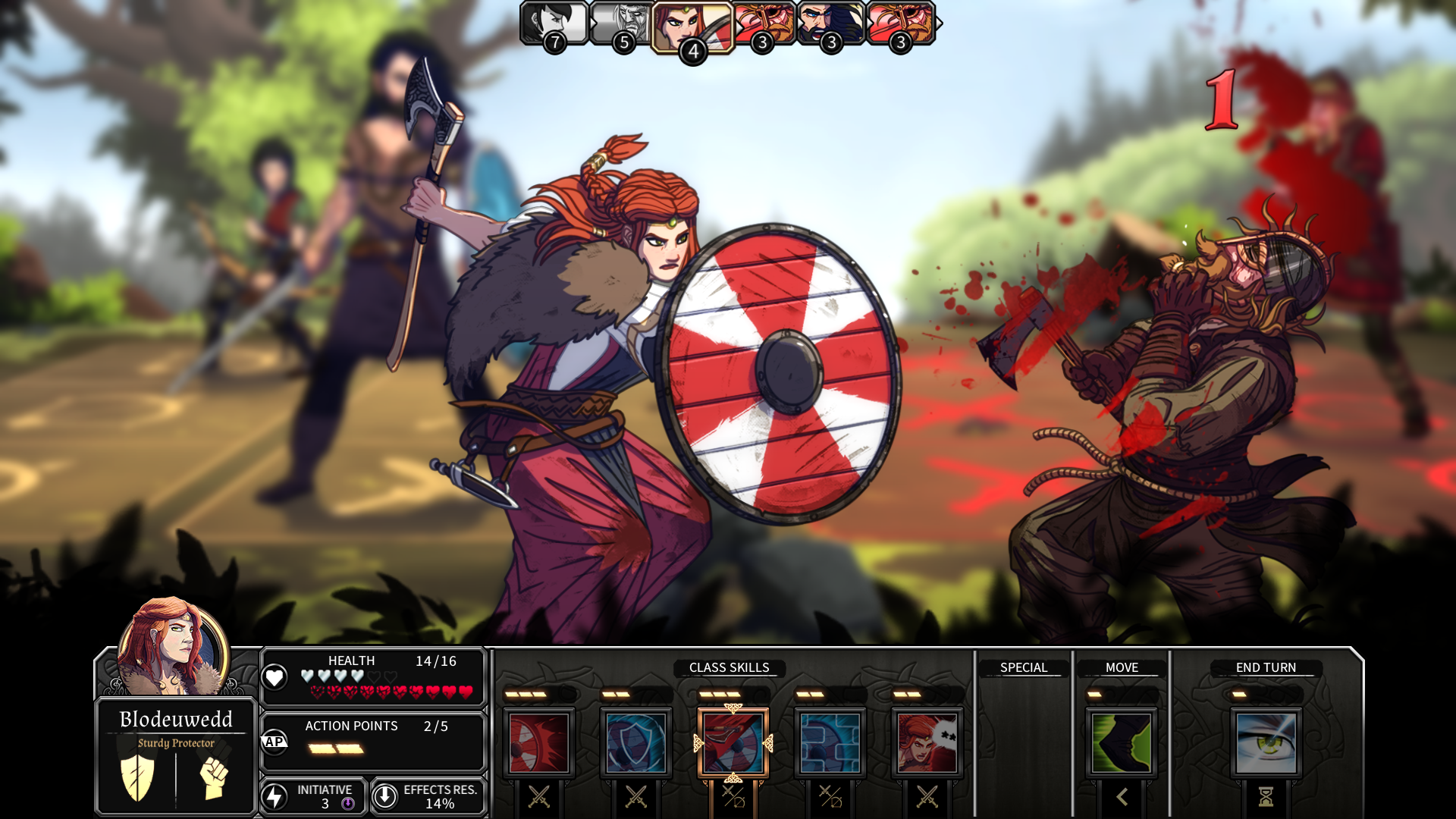
Task: Click the purple initiative debuff icon
Action: pos(348,804)
